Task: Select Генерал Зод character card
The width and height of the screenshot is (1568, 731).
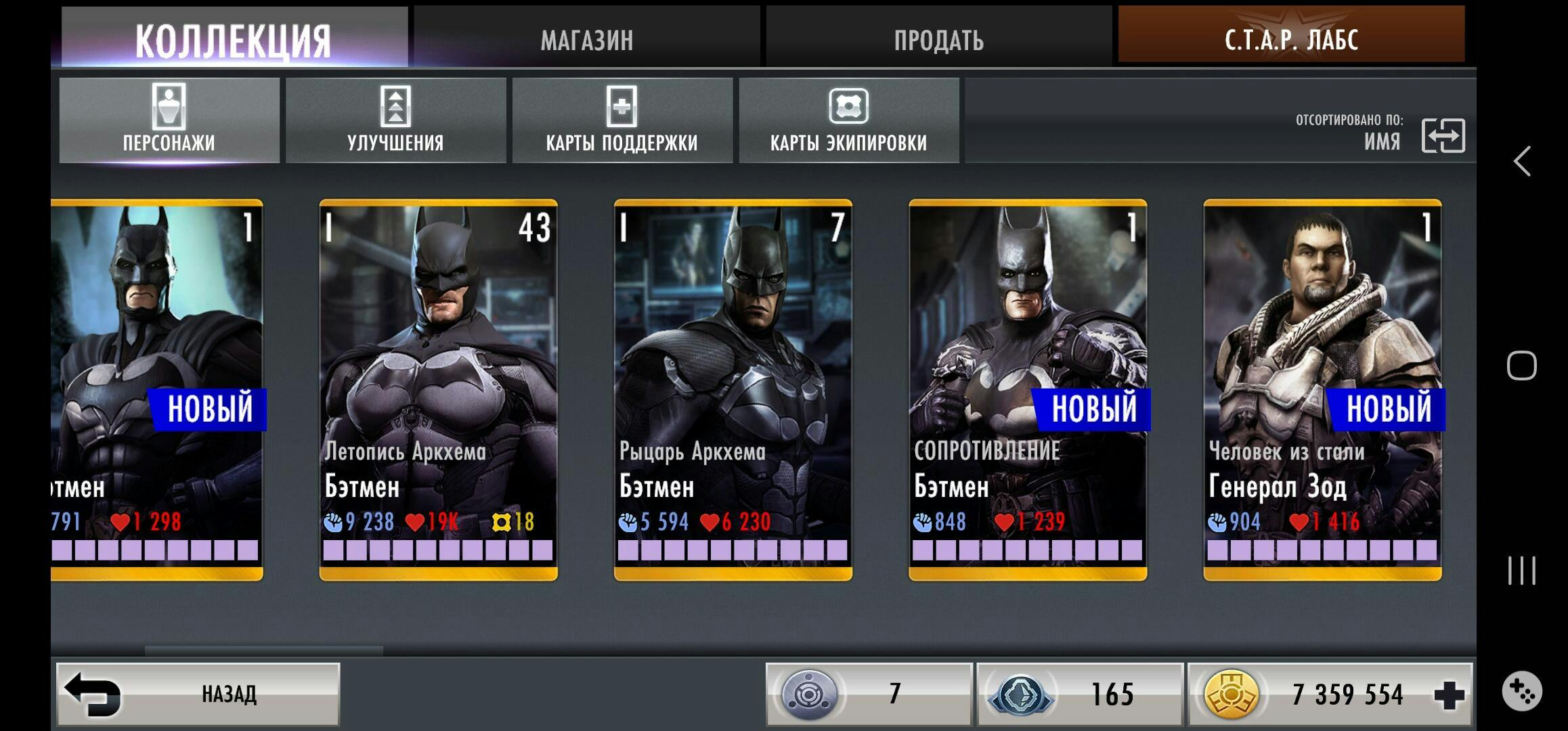Action: (1322, 389)
